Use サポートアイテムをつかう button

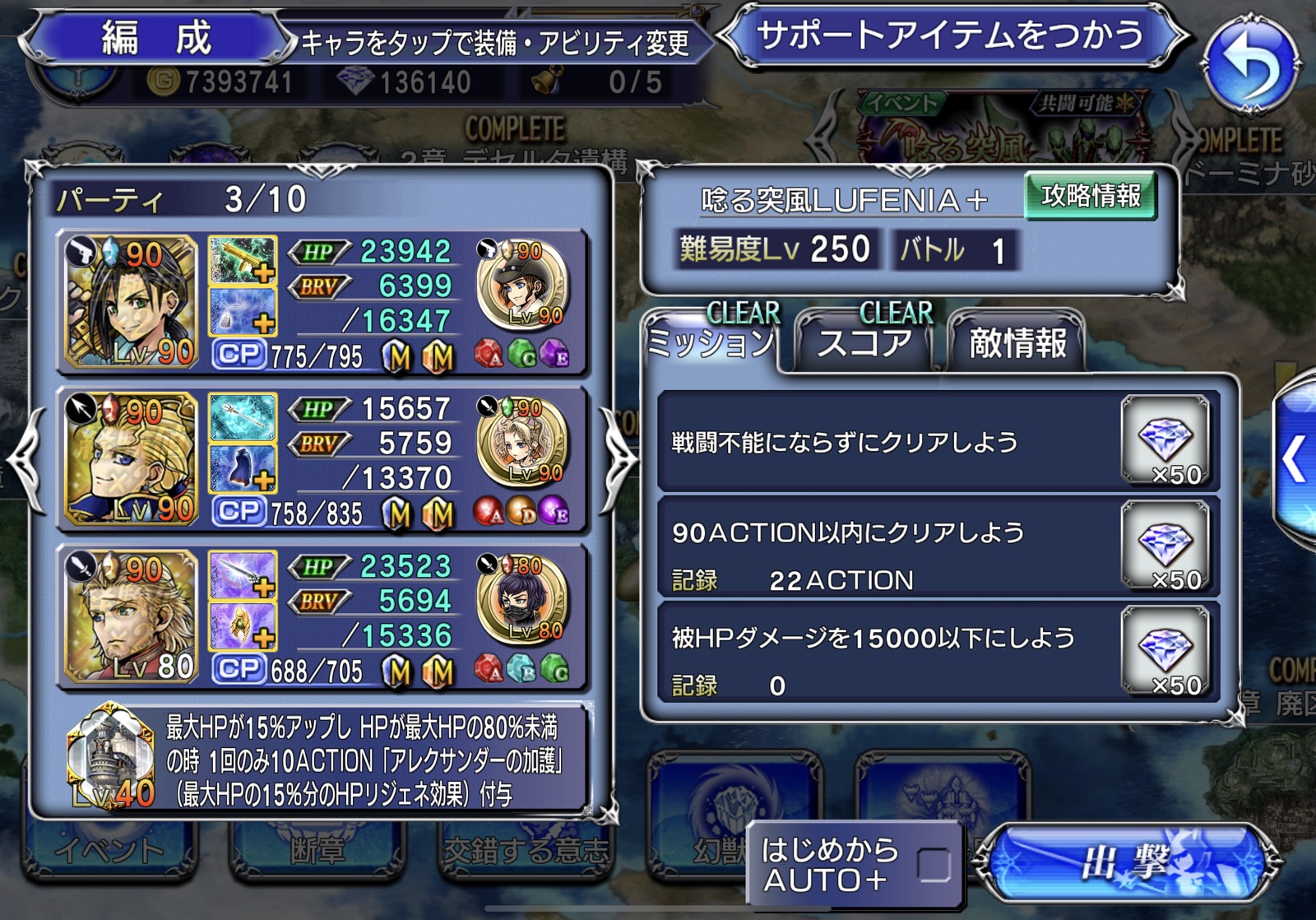(x=950, y=37)
